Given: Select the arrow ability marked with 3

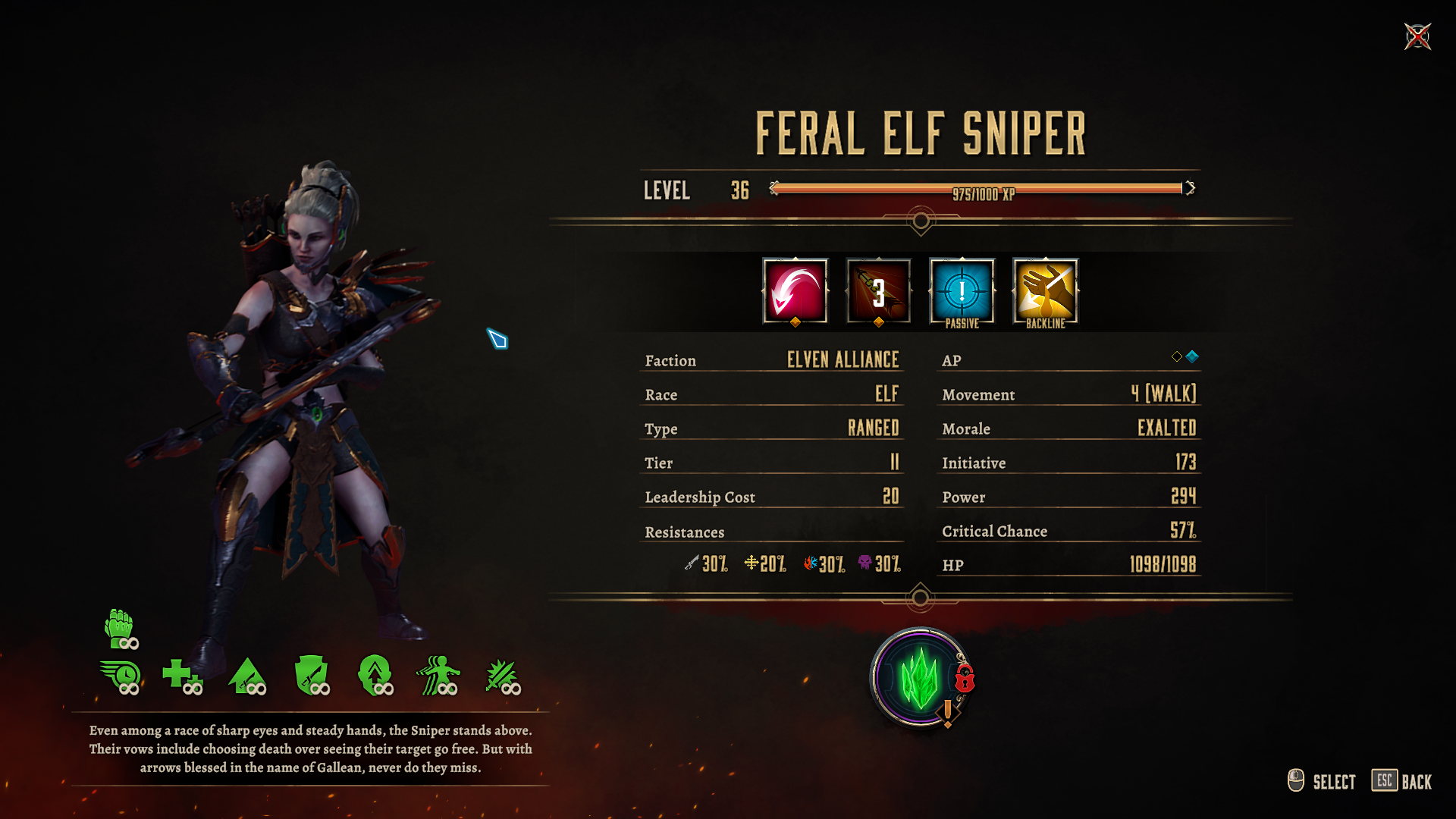Looking at the screenshot, I should pyautogui.click(x=878, y=291).
